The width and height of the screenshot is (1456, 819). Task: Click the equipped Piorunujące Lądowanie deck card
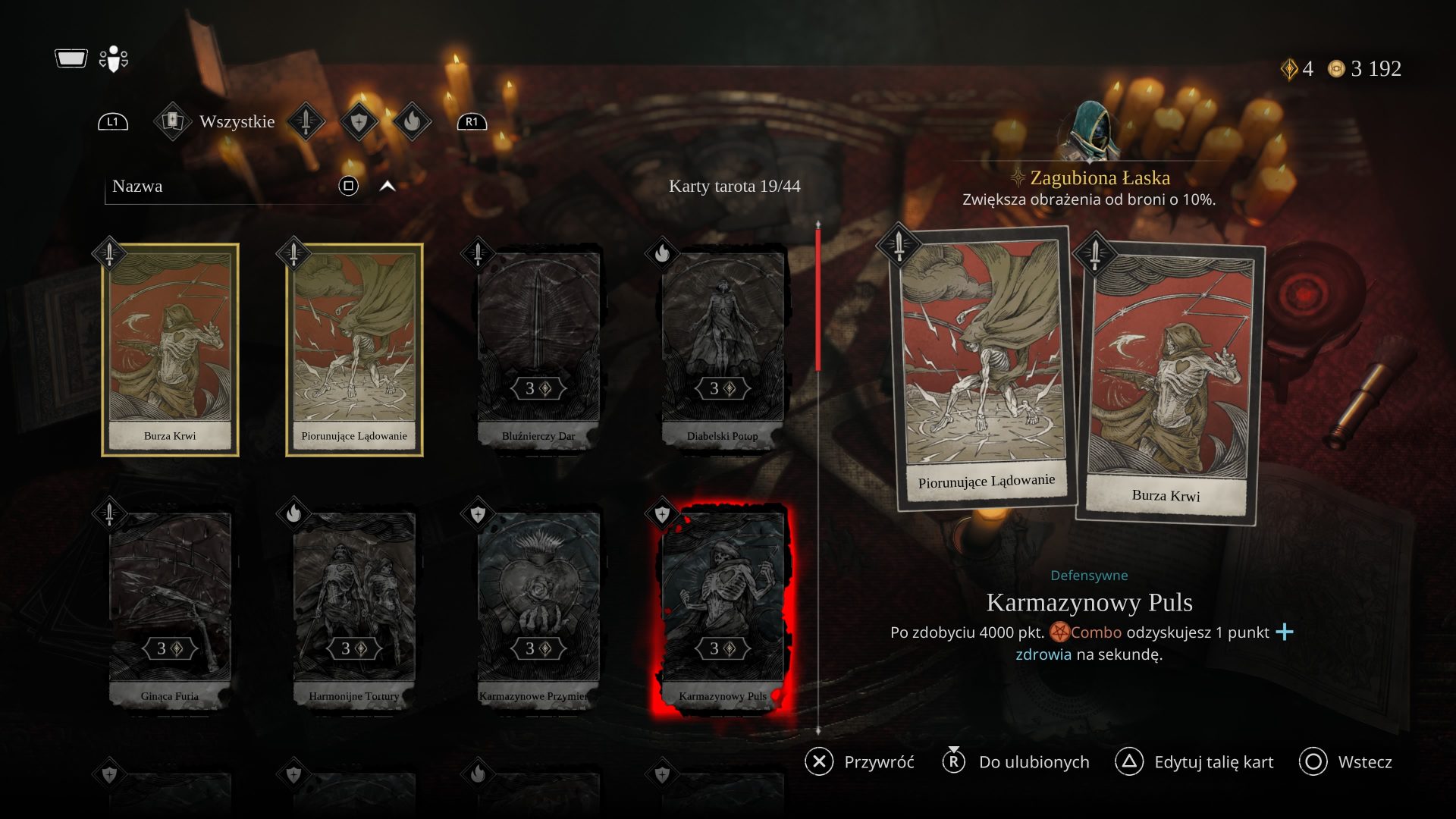click(x=984, y=368)
